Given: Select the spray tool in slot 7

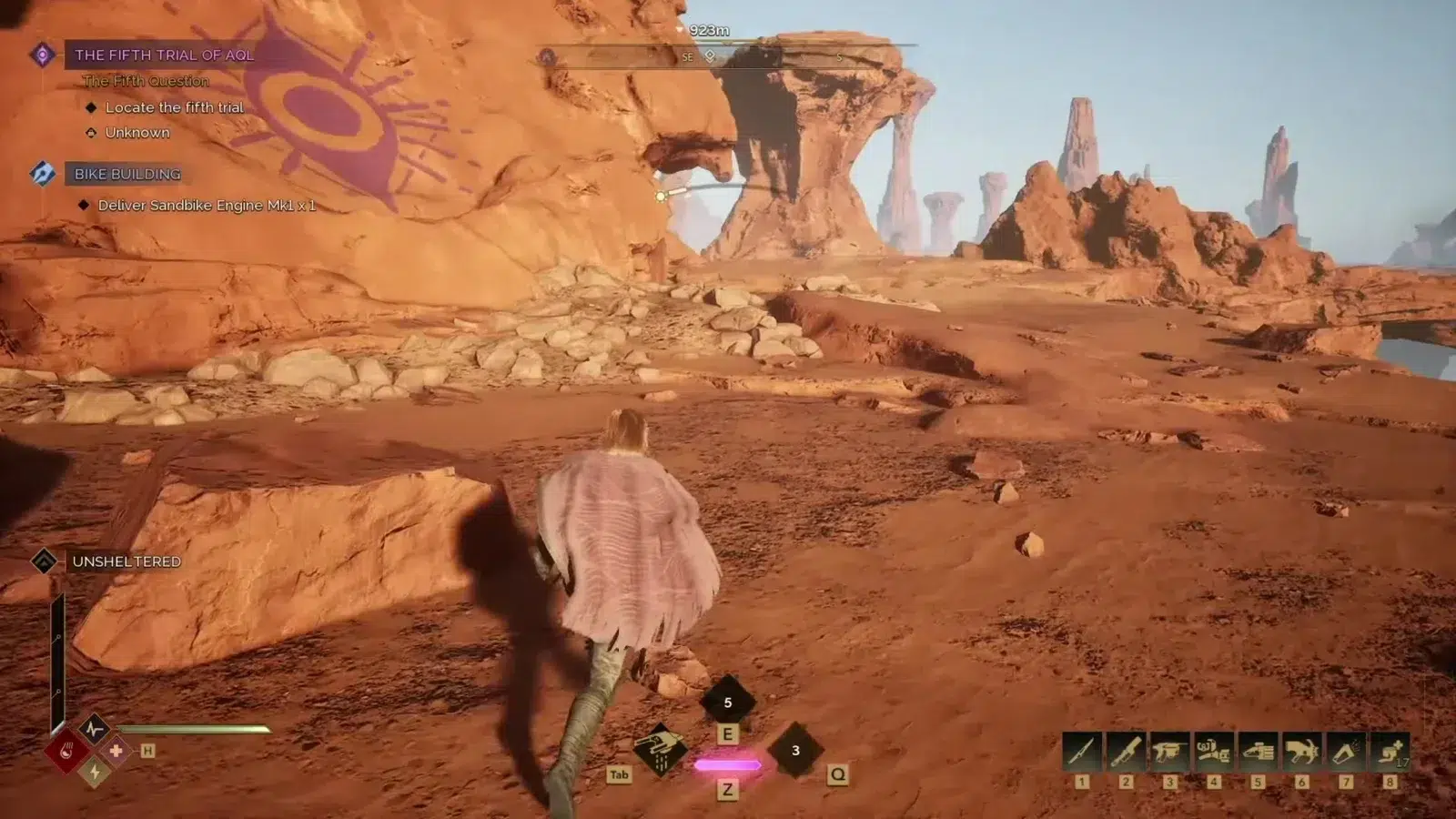Looking at the screenshot, I should tap(1346, 752).
